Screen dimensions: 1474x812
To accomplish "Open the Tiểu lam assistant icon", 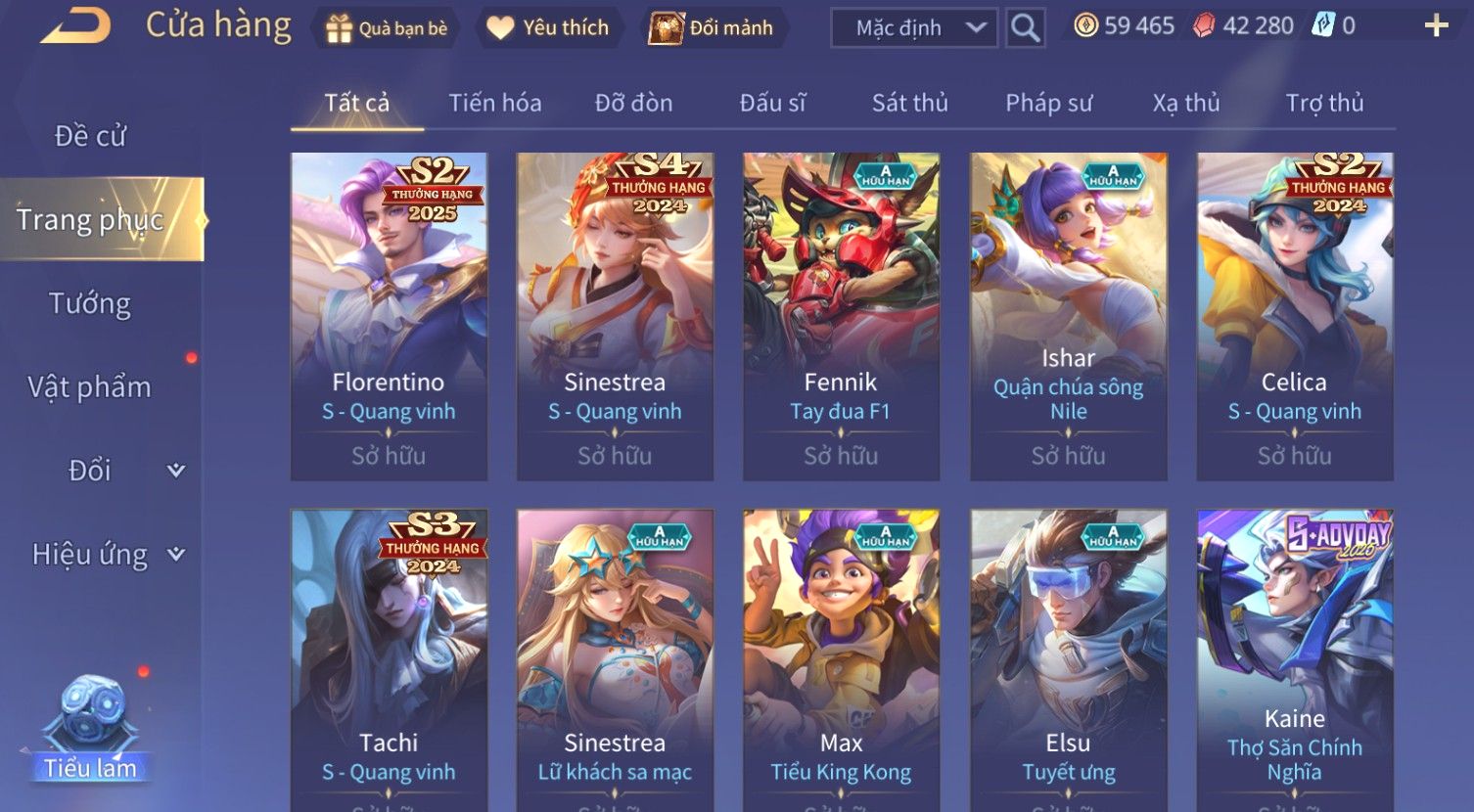I will pyautogui.click(x=90, y=729).
